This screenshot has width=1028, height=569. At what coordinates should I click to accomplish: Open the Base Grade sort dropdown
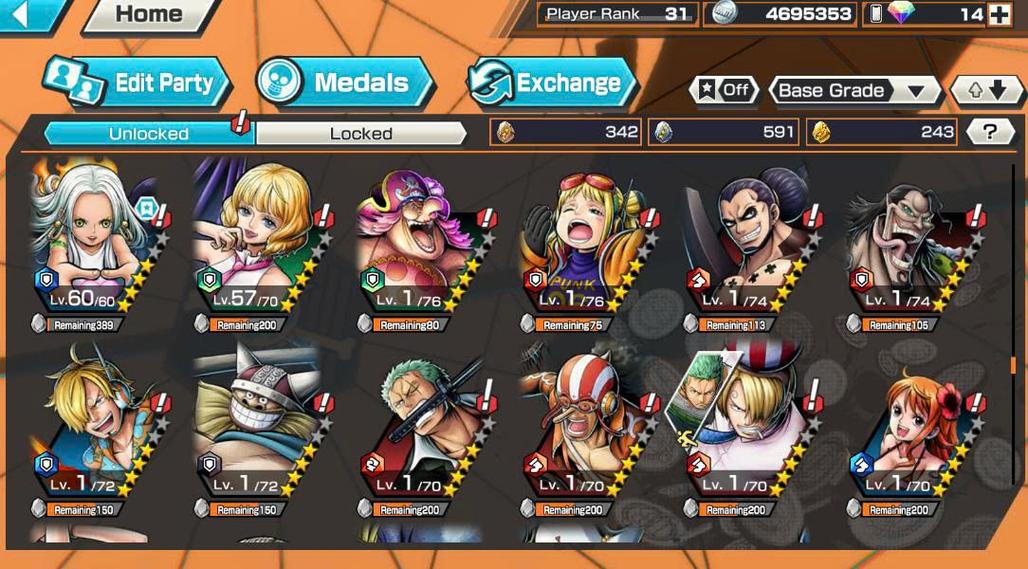point(853,91)
